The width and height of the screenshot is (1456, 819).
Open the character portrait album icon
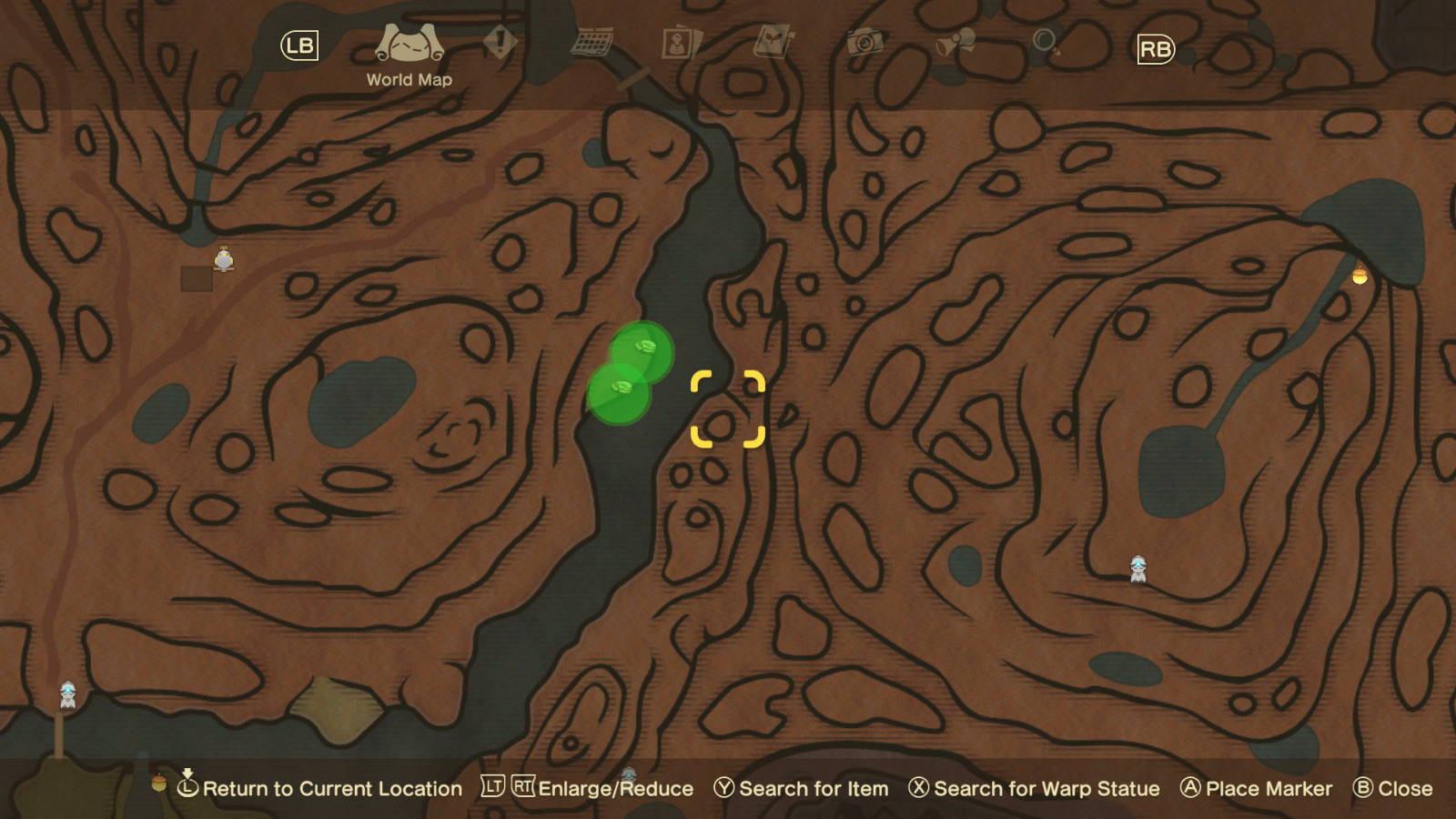(679, 42)
